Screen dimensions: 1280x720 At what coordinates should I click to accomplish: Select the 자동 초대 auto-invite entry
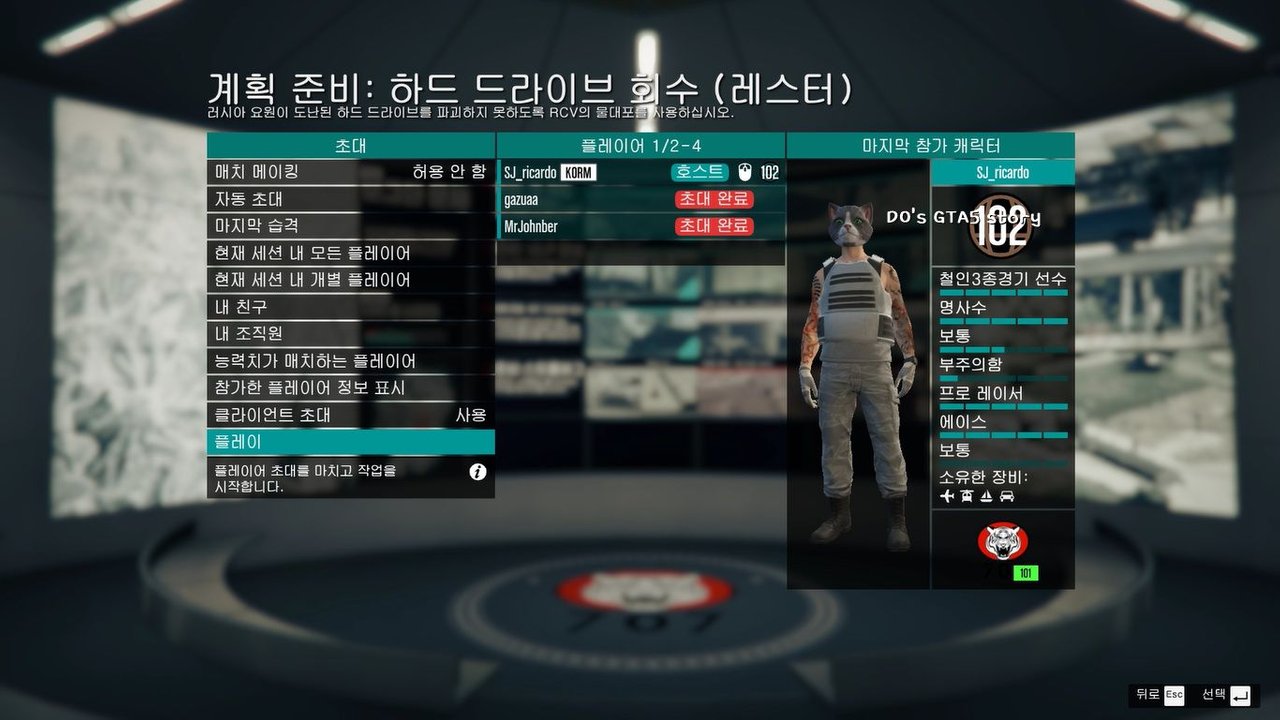350,199
